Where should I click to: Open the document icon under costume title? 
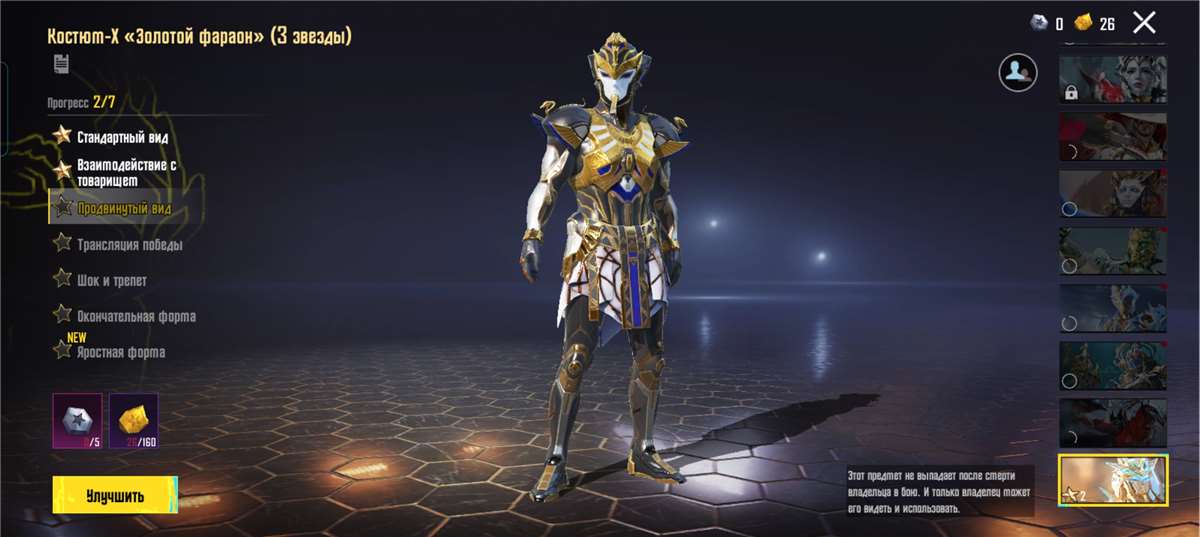(61, 65)
